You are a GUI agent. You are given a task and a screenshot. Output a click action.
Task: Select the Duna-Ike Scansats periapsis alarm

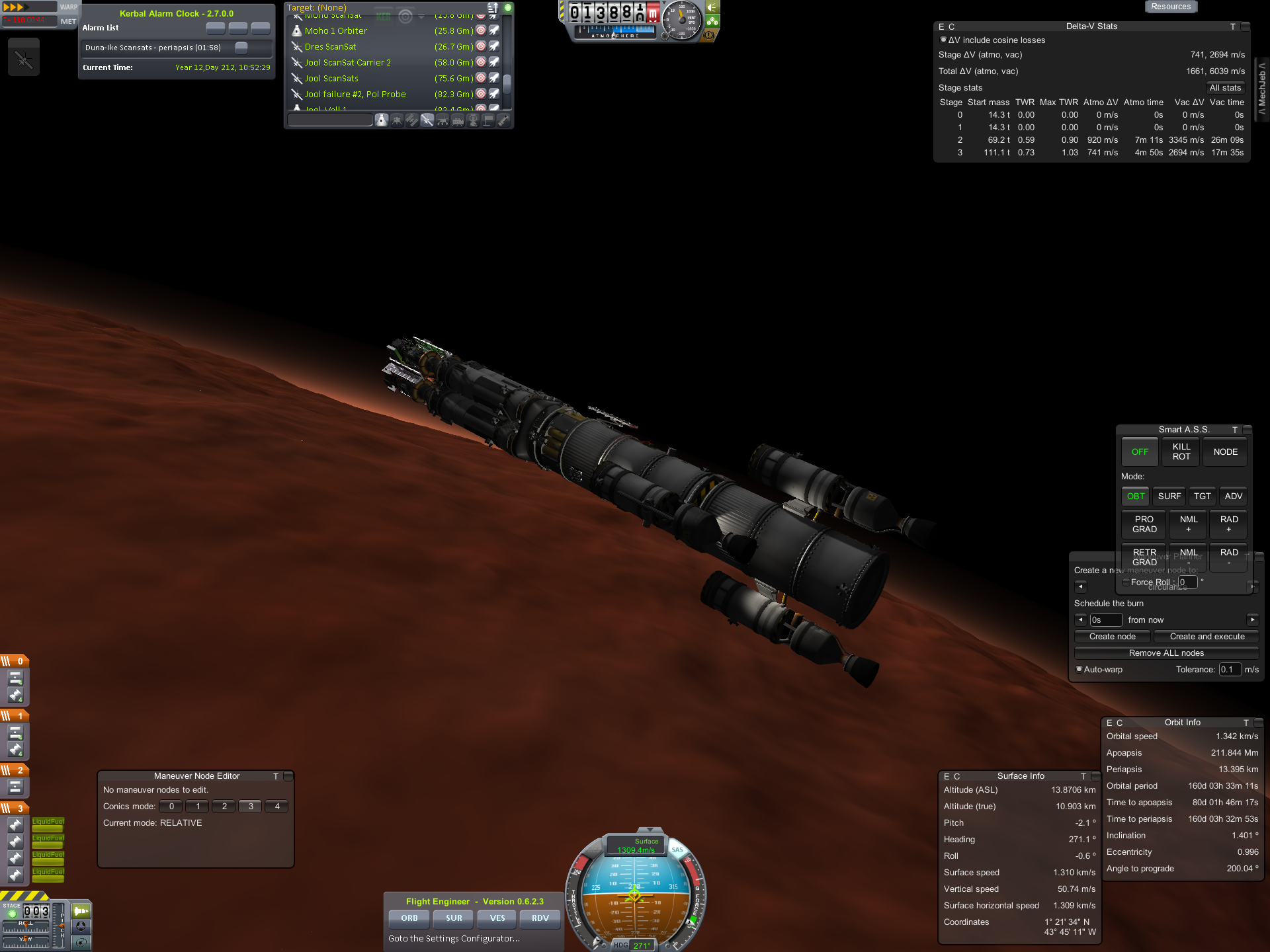(x=153, y=48)
